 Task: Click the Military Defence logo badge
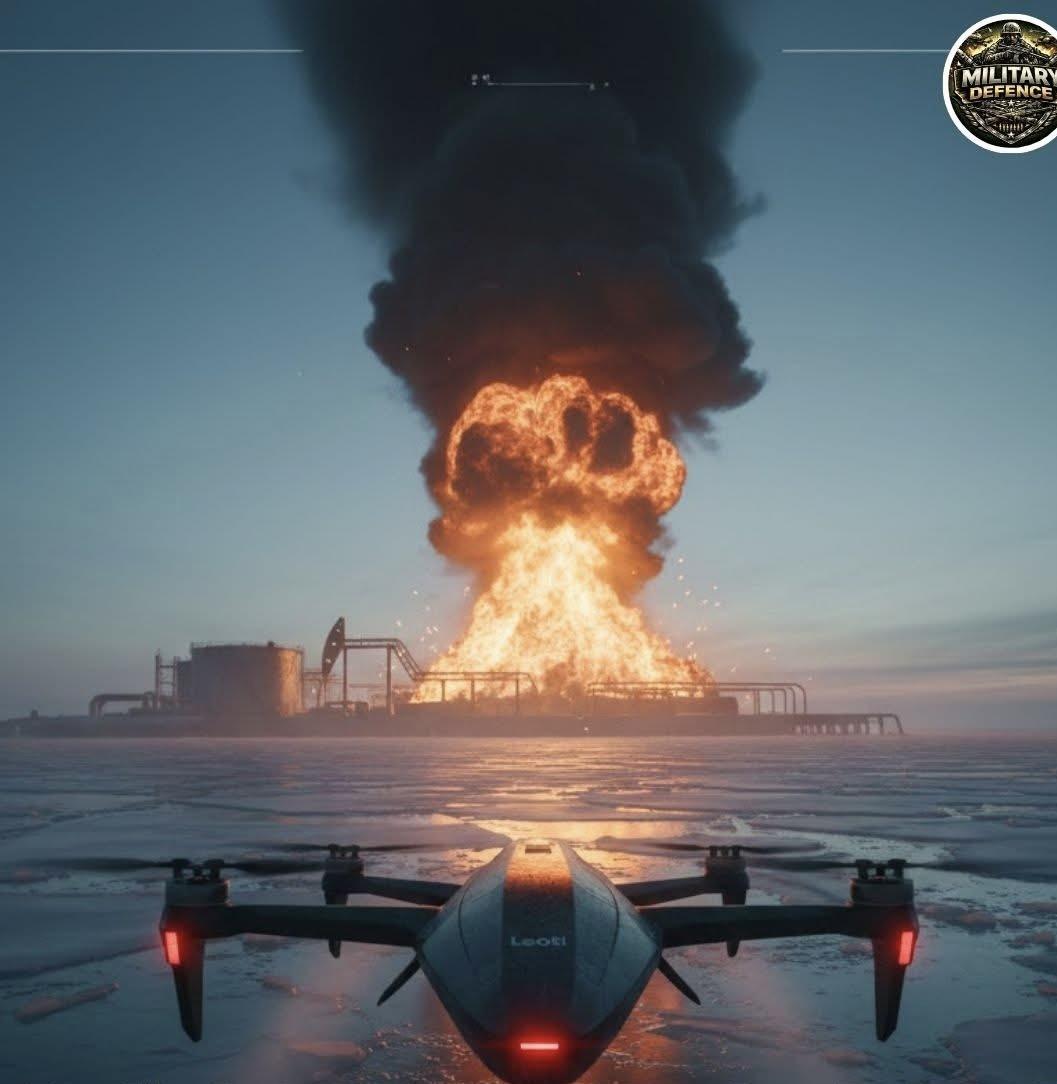(x=1004, y=82)
